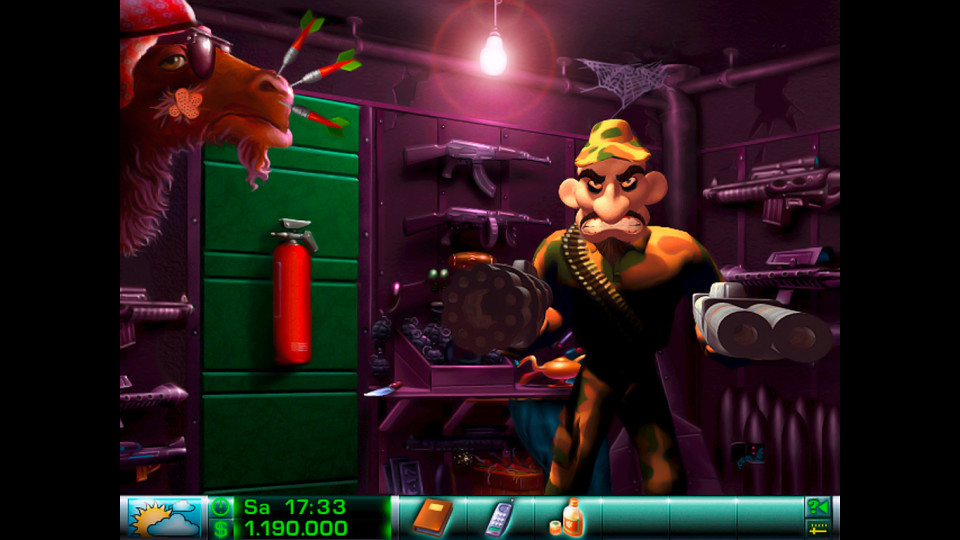This screenshot has width=960, height=540.
Task: Click the yellow arrow exit button
Action: point(818,528)
